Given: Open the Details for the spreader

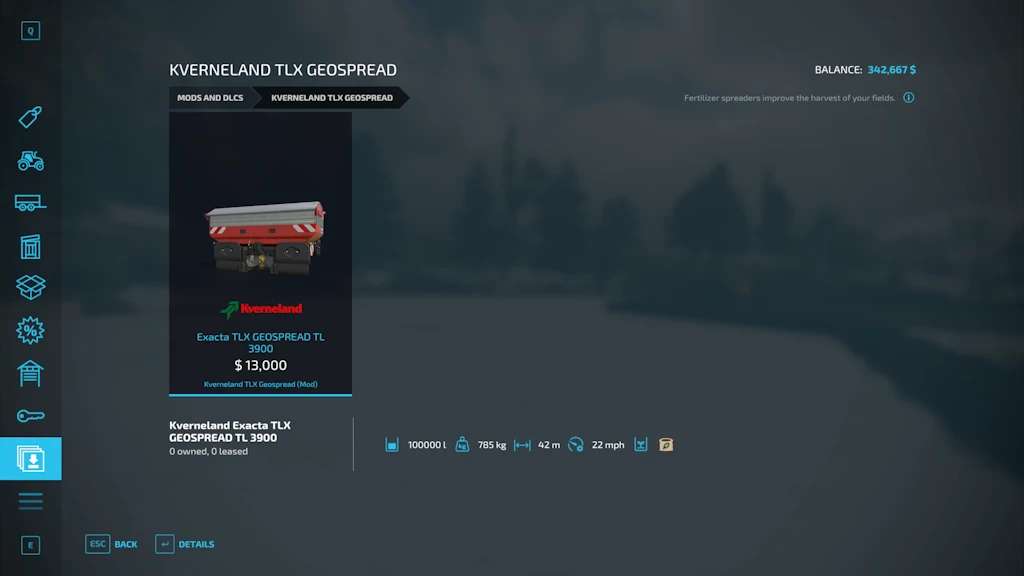Looking at the screenshot, I should pyautogui.click(x=185, y=544).
